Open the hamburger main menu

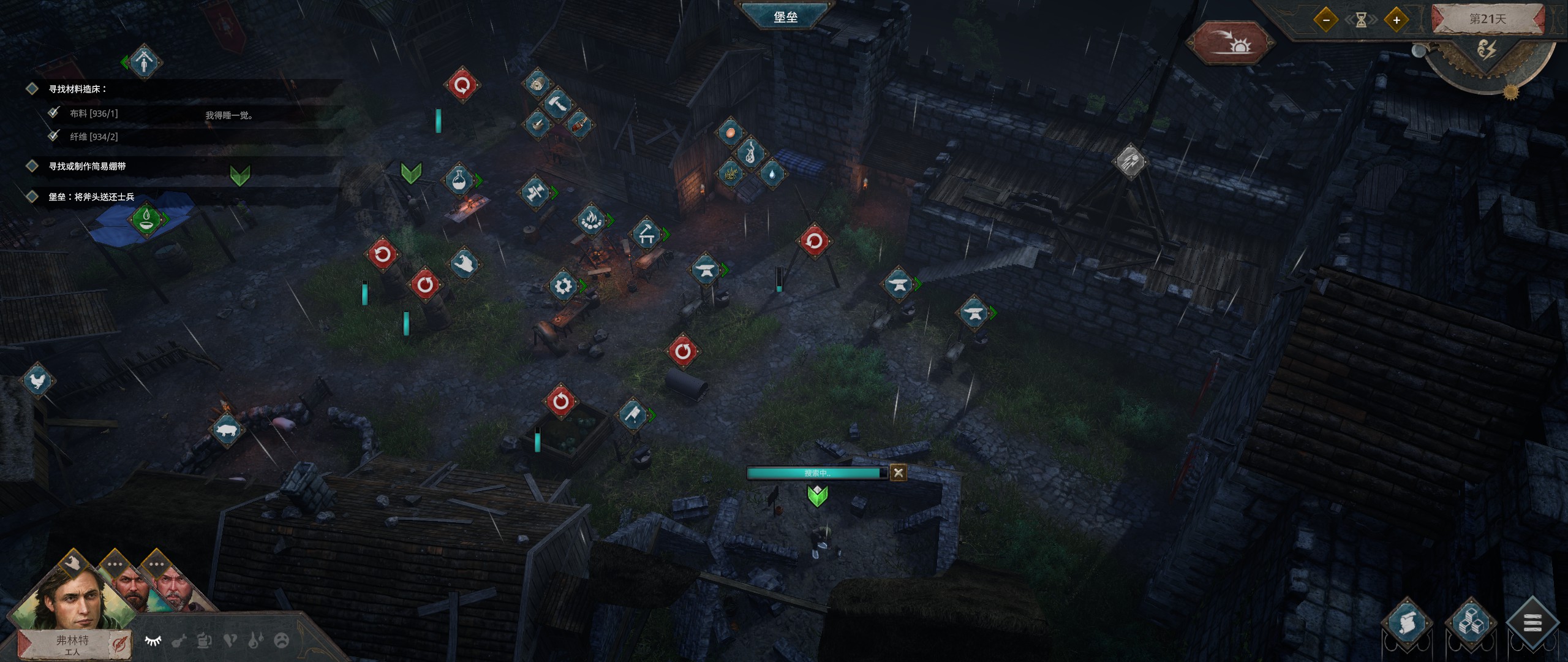pyautogui.click(x=1532, y=625)
